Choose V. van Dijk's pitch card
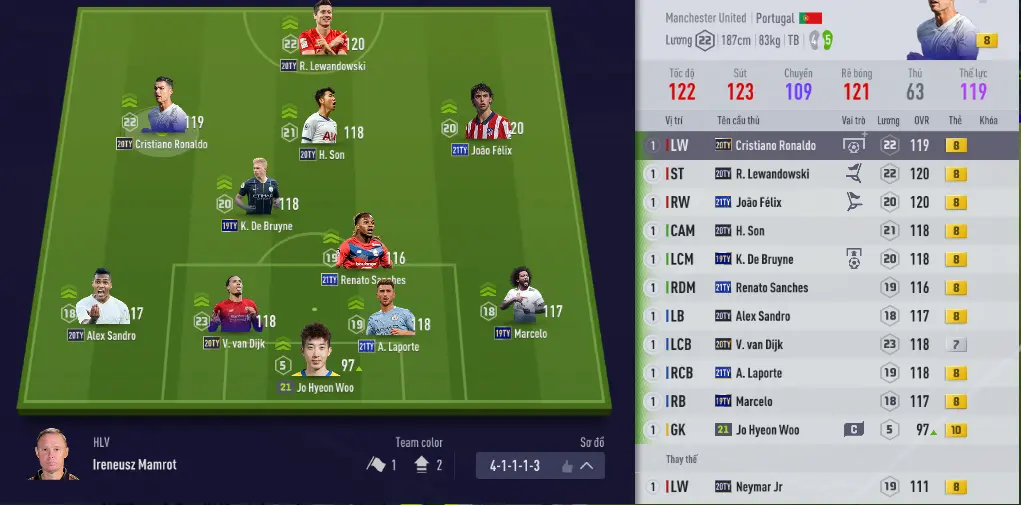The width and height of the screenshot is (1021, 505). click(x=236, y=312)
